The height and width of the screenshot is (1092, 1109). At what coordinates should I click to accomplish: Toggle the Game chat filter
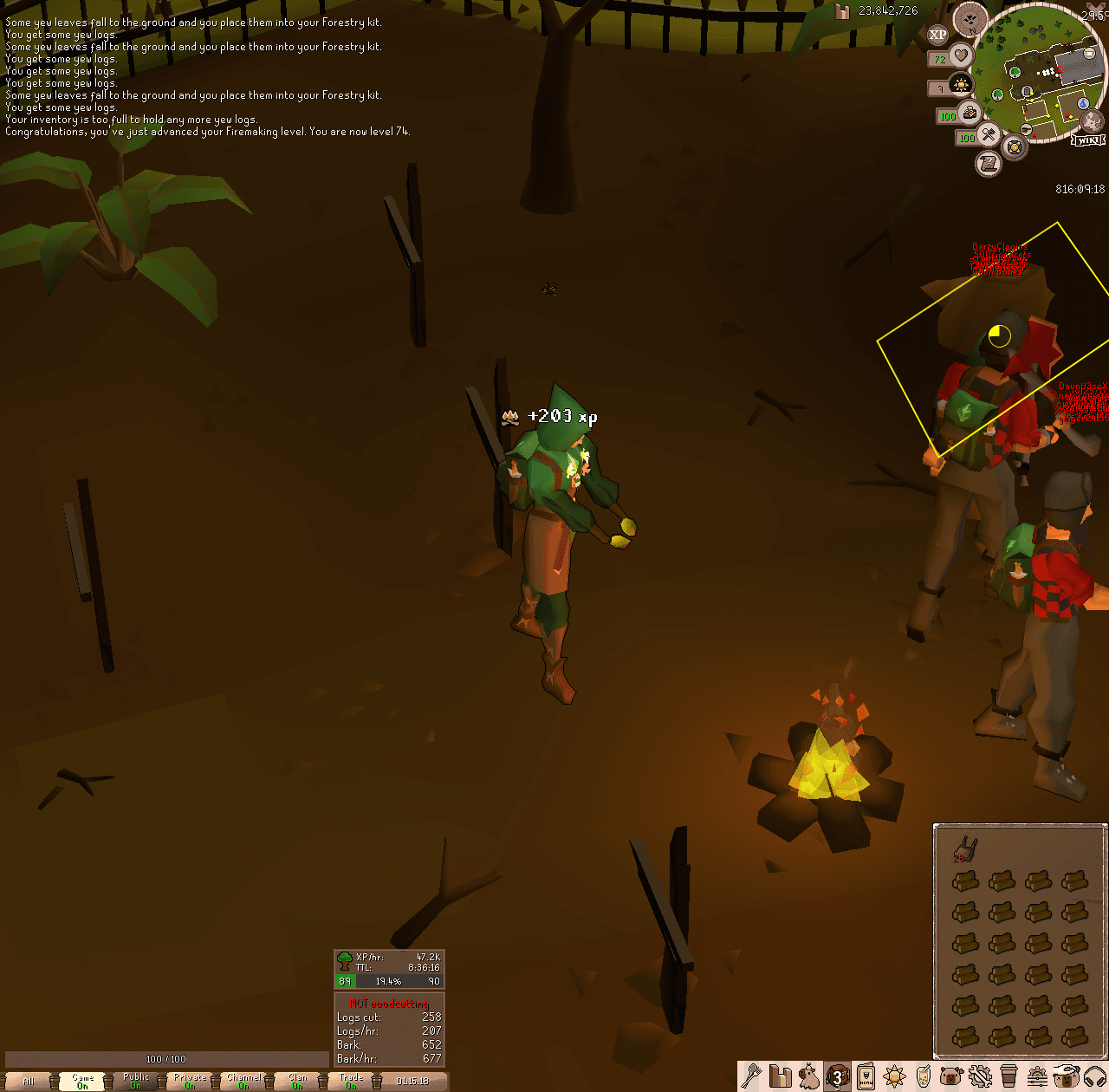pos(82,1081)
